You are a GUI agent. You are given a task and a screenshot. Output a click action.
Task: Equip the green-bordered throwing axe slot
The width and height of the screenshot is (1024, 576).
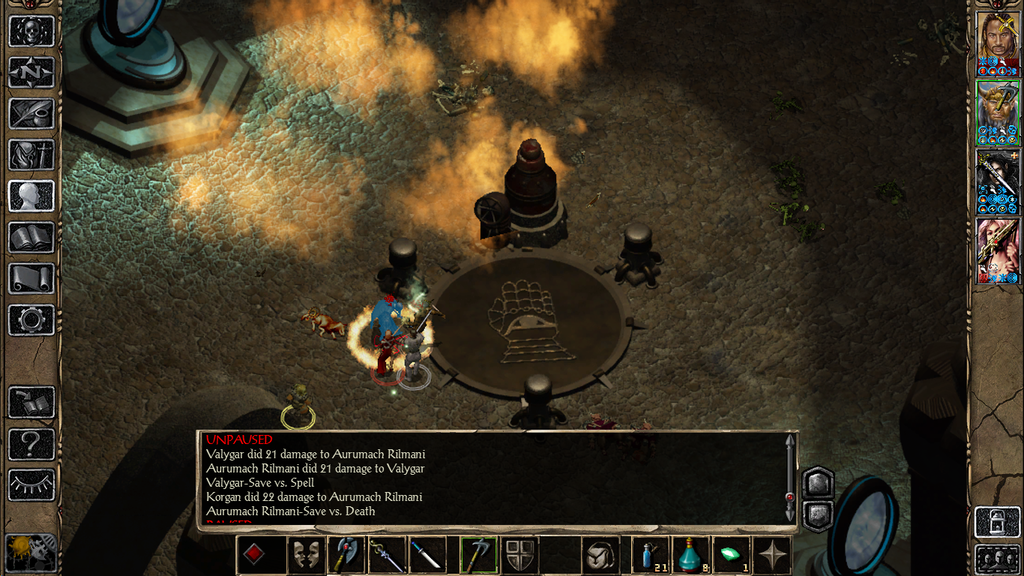(x=478, y=555)
